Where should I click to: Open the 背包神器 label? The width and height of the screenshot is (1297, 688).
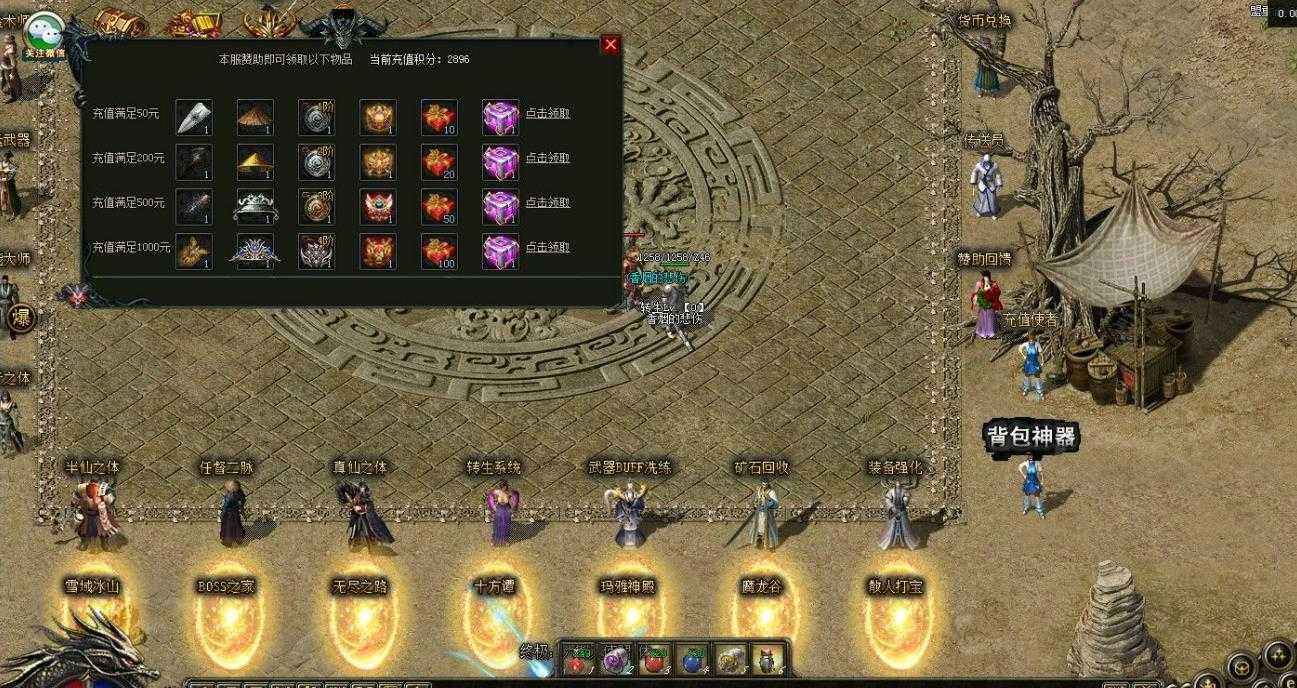click(x=1032, y=437)
